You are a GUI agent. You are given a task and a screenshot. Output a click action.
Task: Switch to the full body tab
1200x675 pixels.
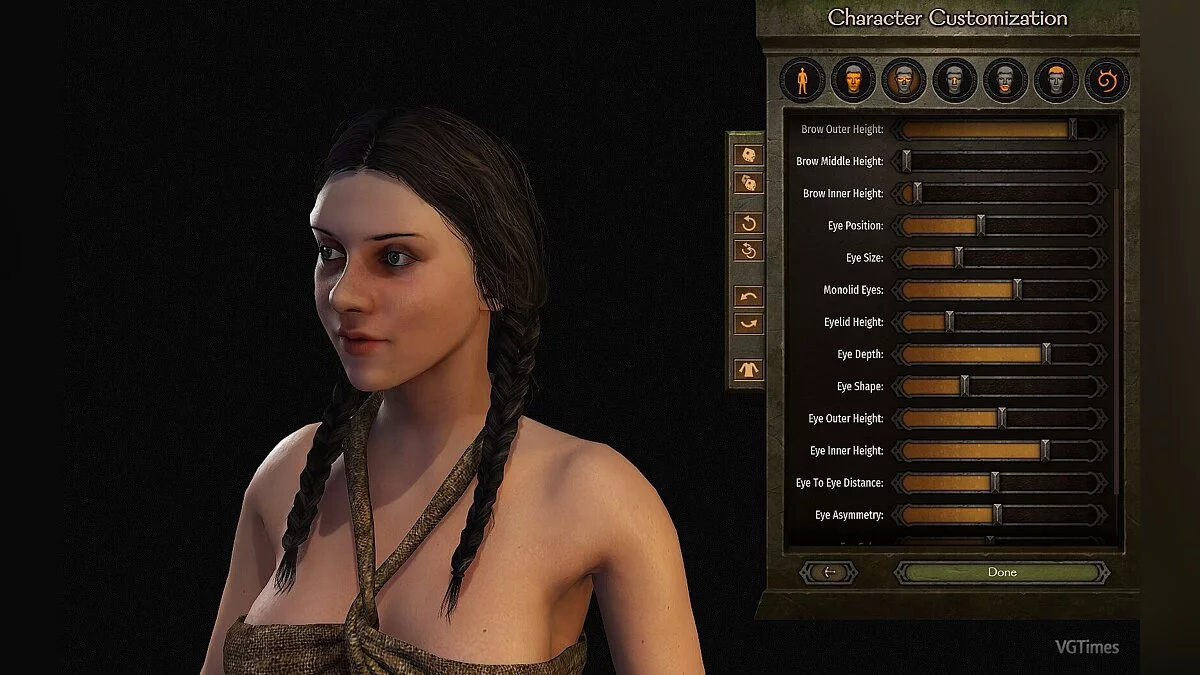pyautogui.click(x=802, y=80)
